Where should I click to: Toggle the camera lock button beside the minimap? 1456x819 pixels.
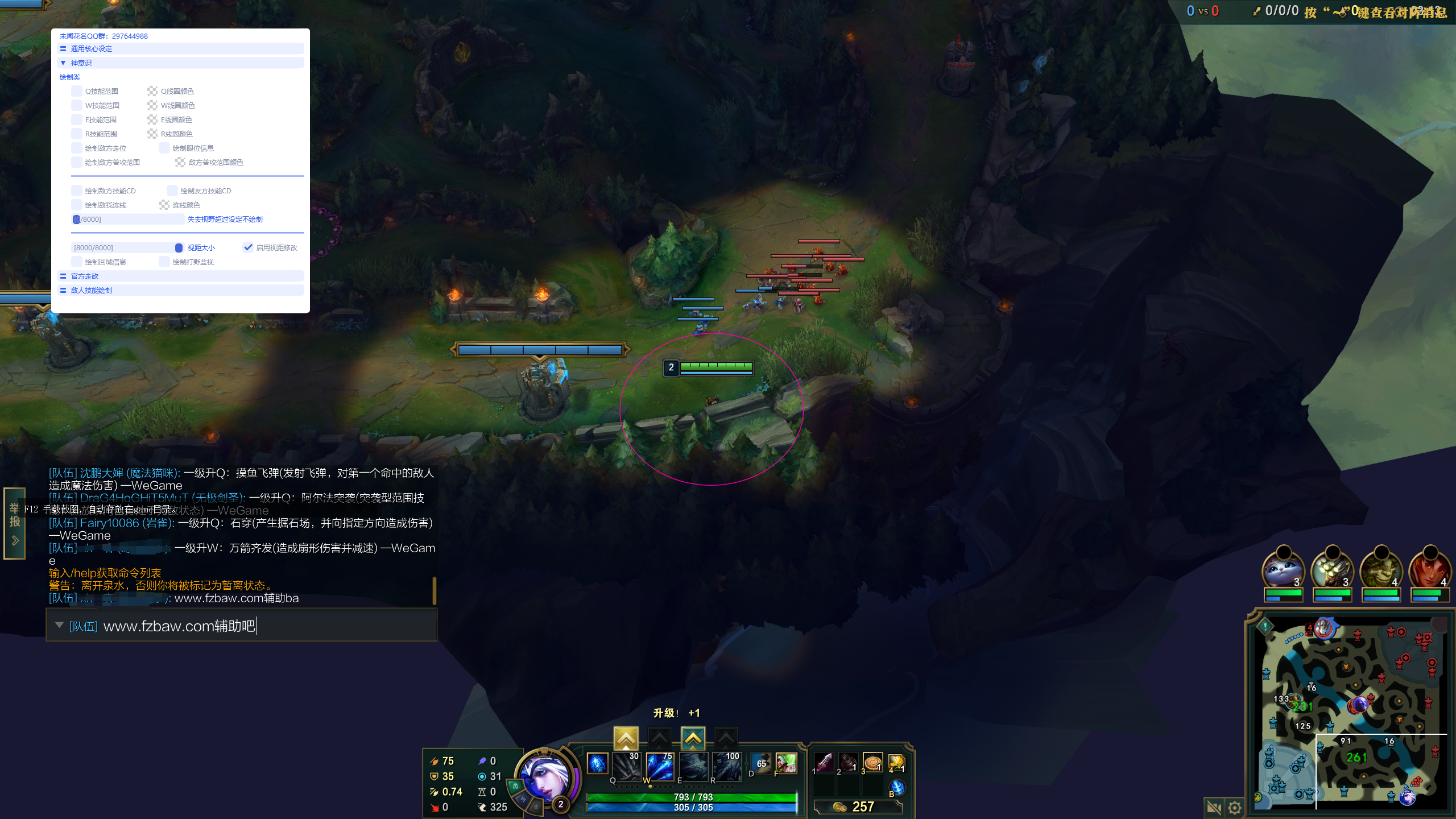pyautogui.click(x=1214, y=807)
